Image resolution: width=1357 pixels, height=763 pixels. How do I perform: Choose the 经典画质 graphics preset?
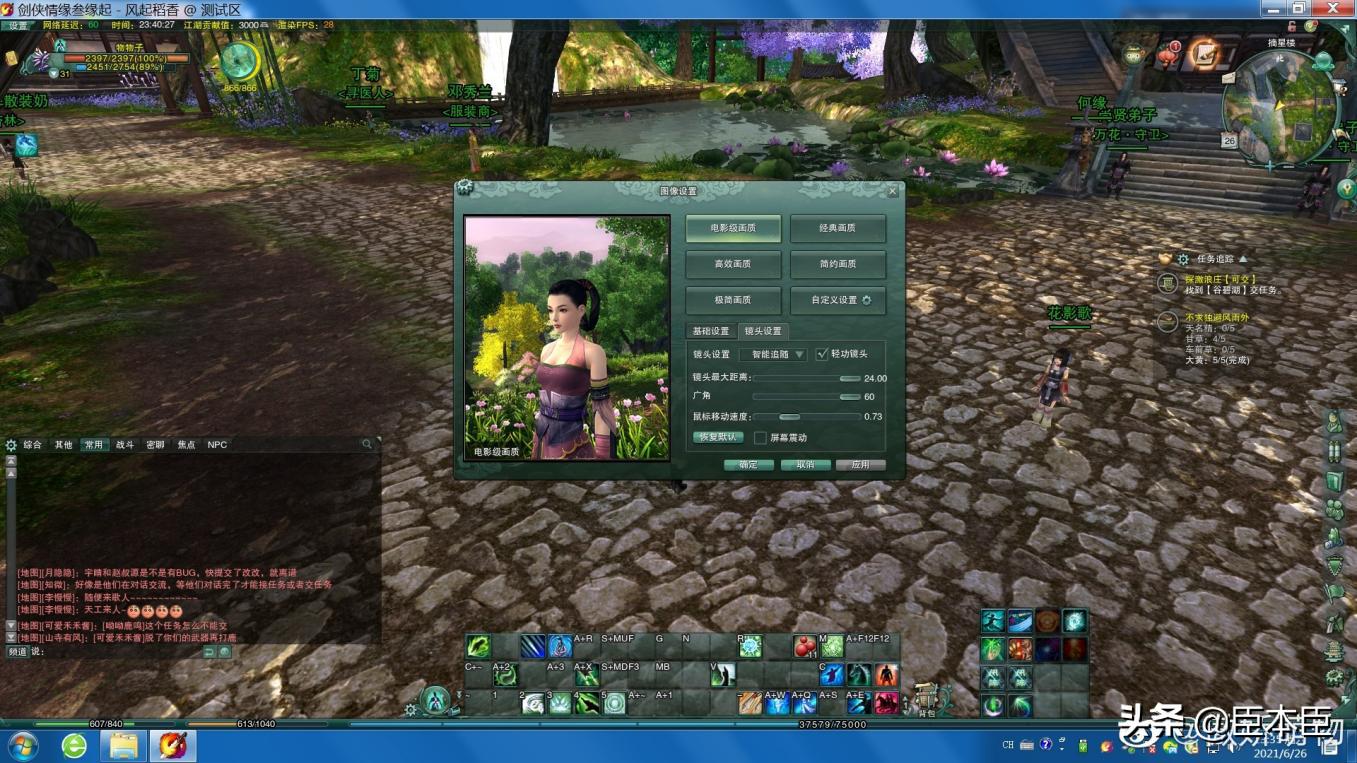point(837,228)
